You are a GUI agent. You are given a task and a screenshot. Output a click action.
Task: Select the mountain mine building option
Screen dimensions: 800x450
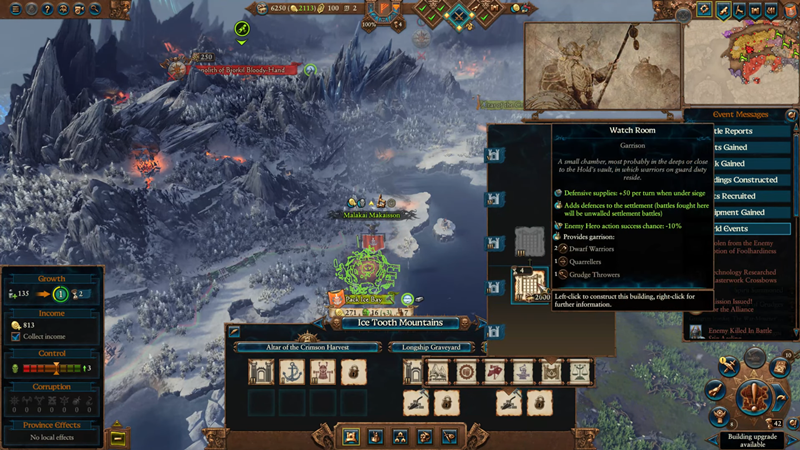coord(439,372)
